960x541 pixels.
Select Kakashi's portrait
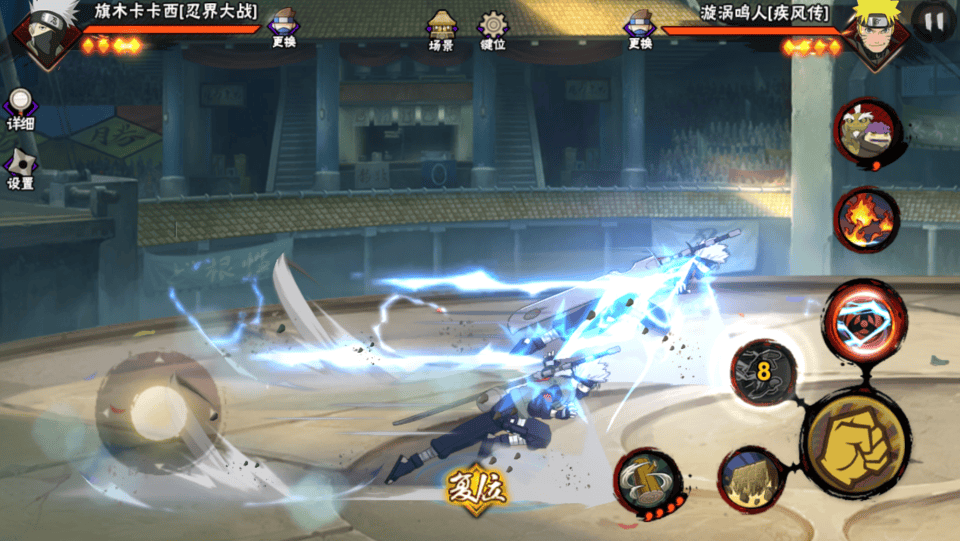[x=41, y=35]
